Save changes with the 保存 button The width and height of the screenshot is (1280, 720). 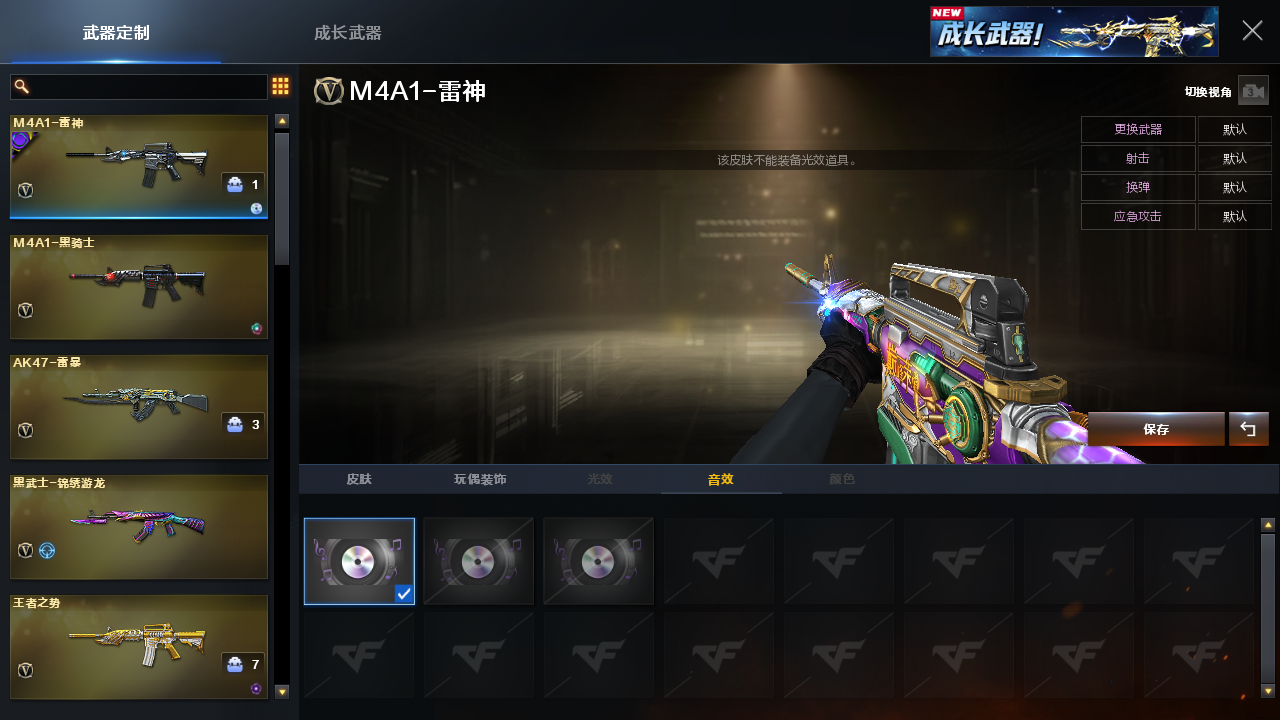1156,429
